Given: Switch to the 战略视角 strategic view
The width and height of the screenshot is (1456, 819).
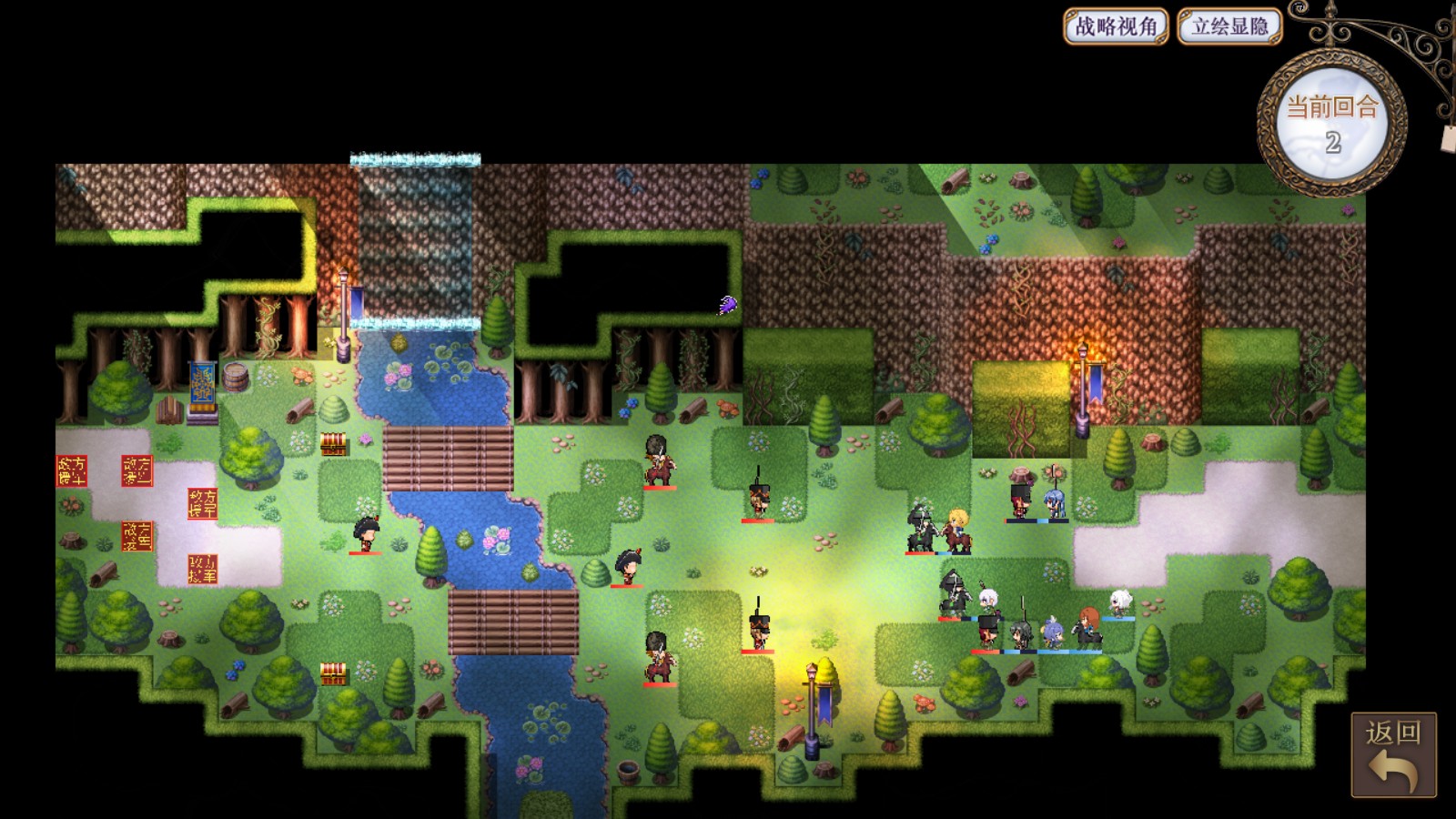Looking at the screenshot, I should point(1116,26).
